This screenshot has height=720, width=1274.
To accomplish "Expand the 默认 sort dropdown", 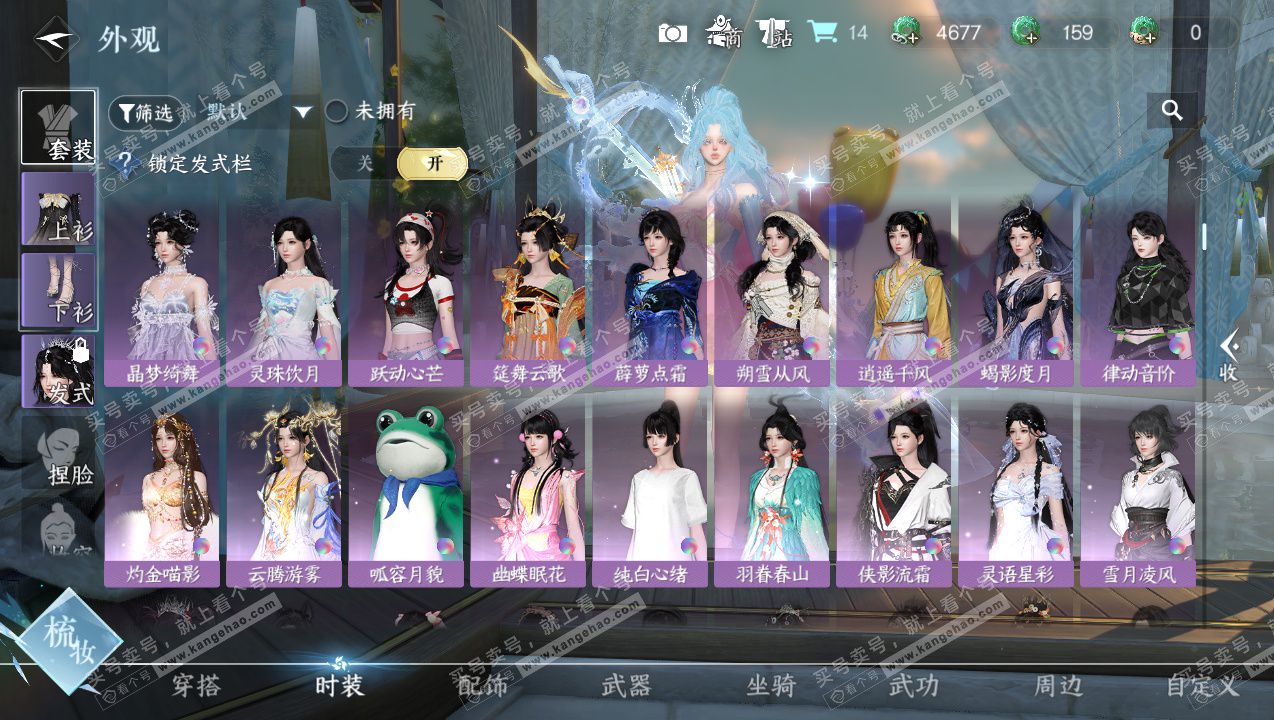I will click(x=303, y=112).
